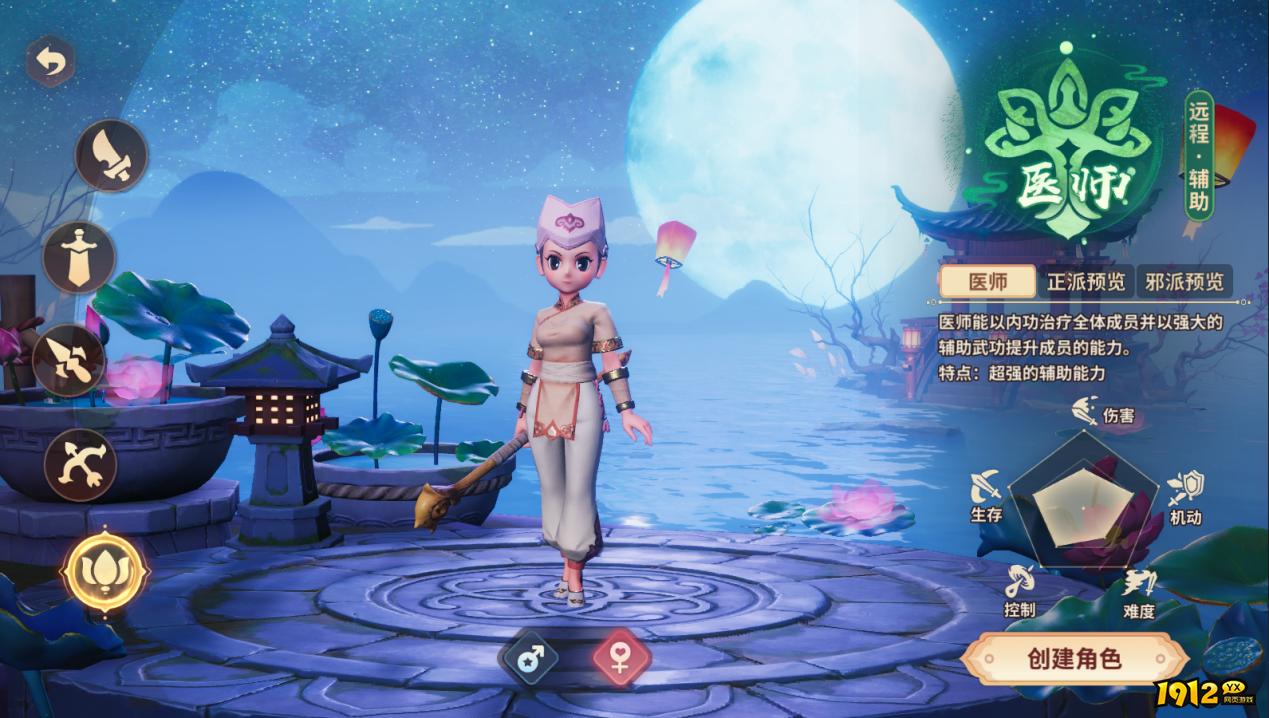Go back with the return arrow
This screenshot has height=718, width=1269.
(x=50, y=62)
